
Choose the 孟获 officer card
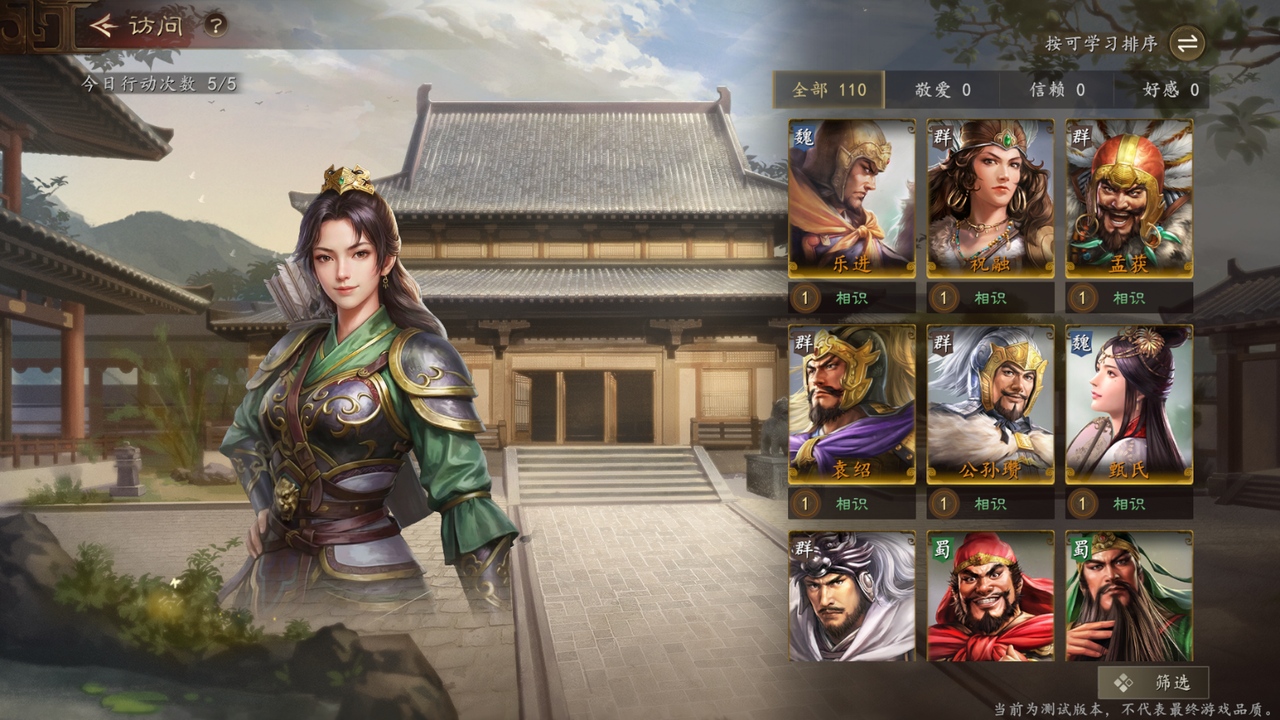[1129, 198]
